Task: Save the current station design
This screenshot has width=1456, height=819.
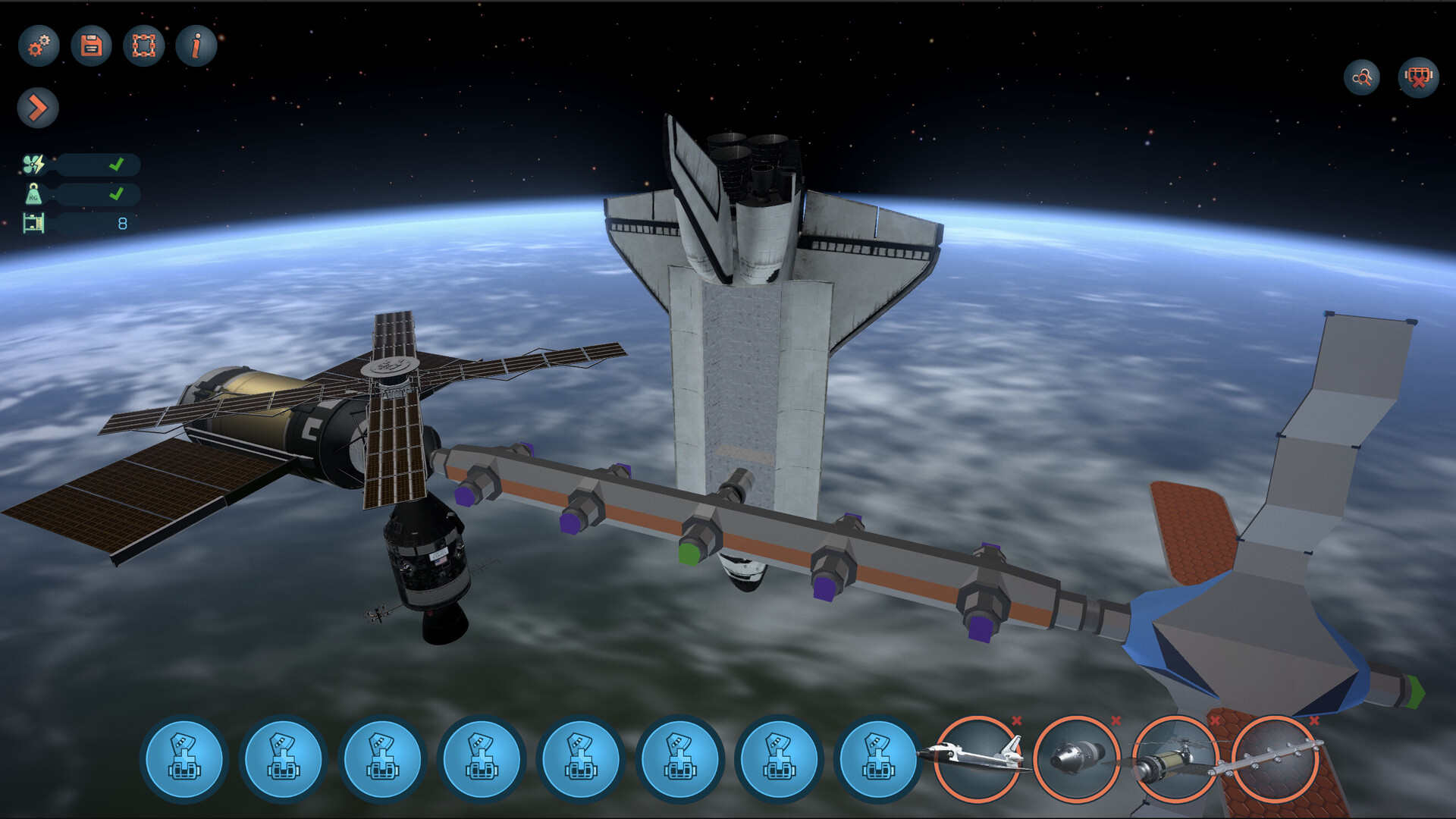Action: tap(90, 45)
